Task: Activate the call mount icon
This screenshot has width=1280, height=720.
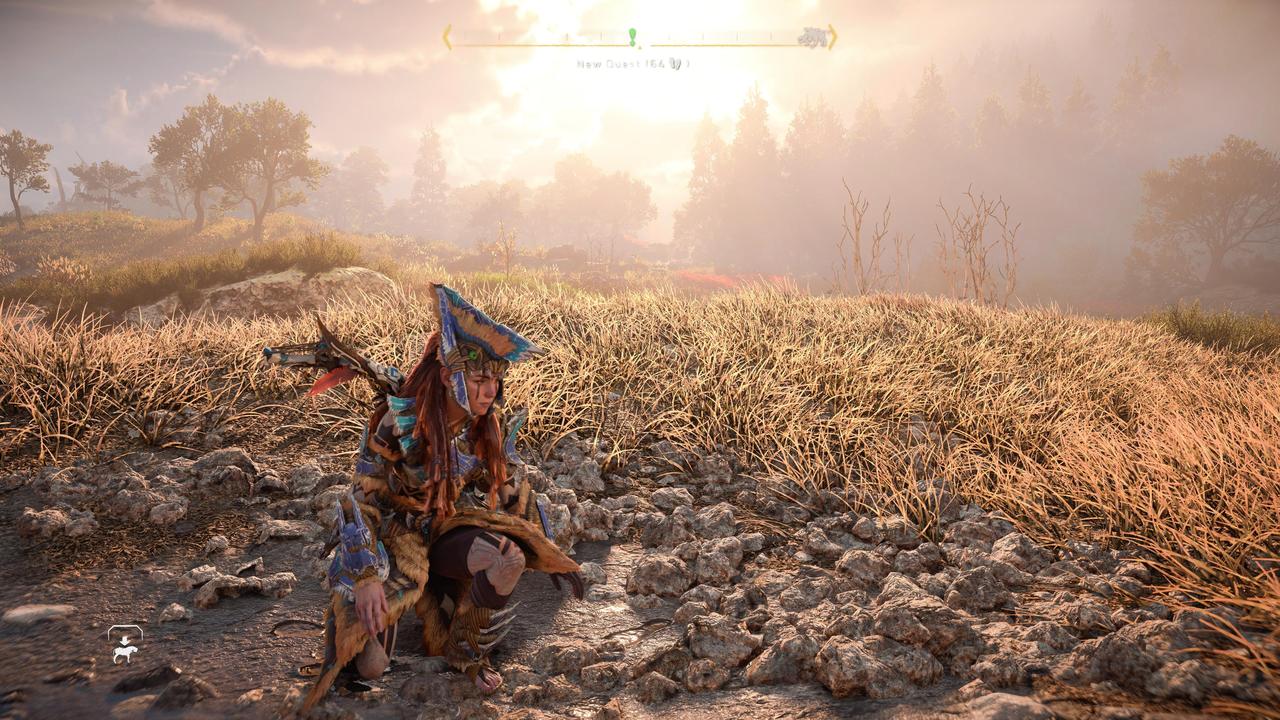Action: [125, 645]
